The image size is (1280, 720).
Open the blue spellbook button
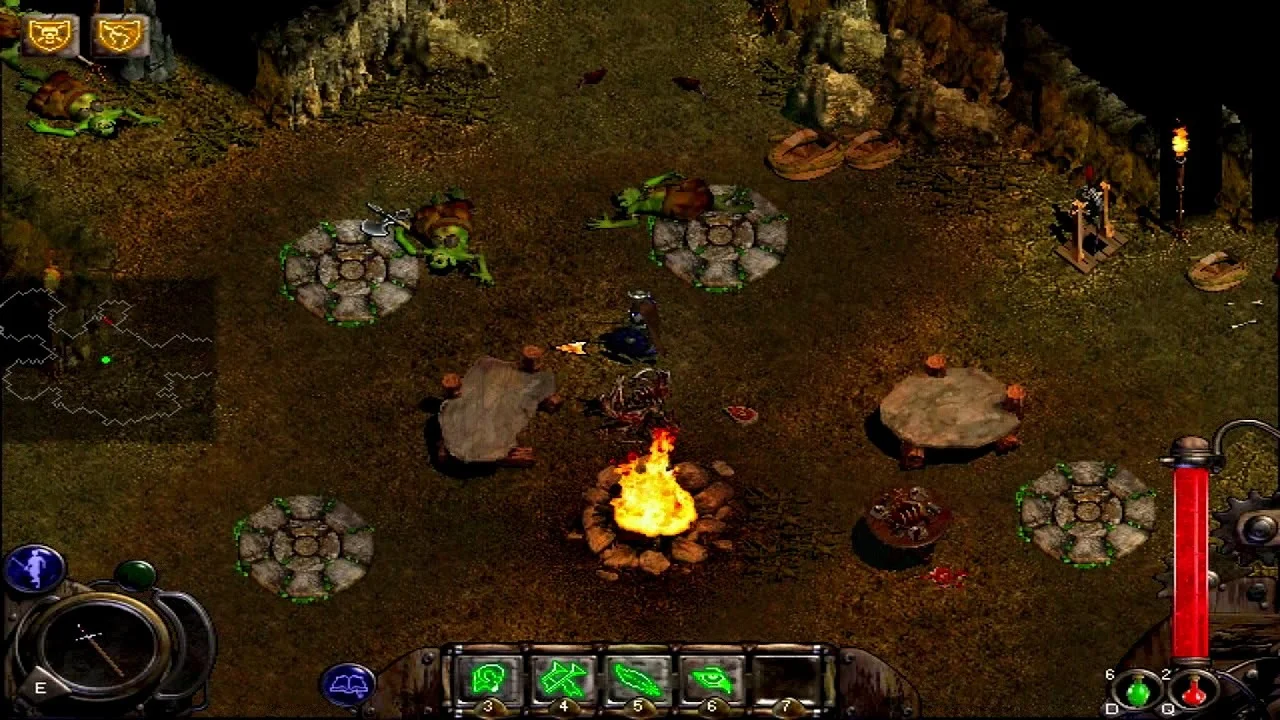(347, 684)
